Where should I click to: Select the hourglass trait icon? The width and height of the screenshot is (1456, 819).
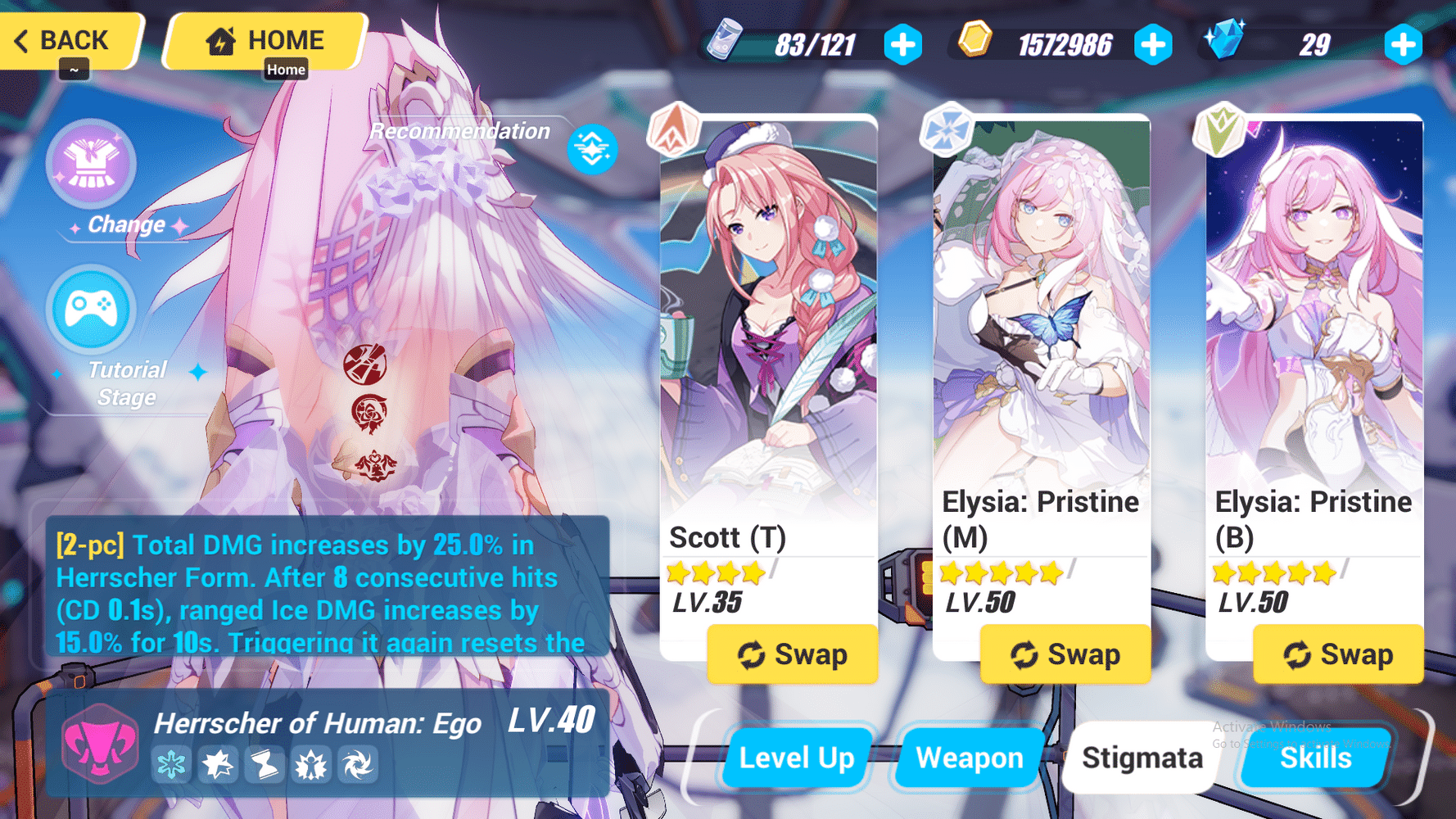coord(265,765)
